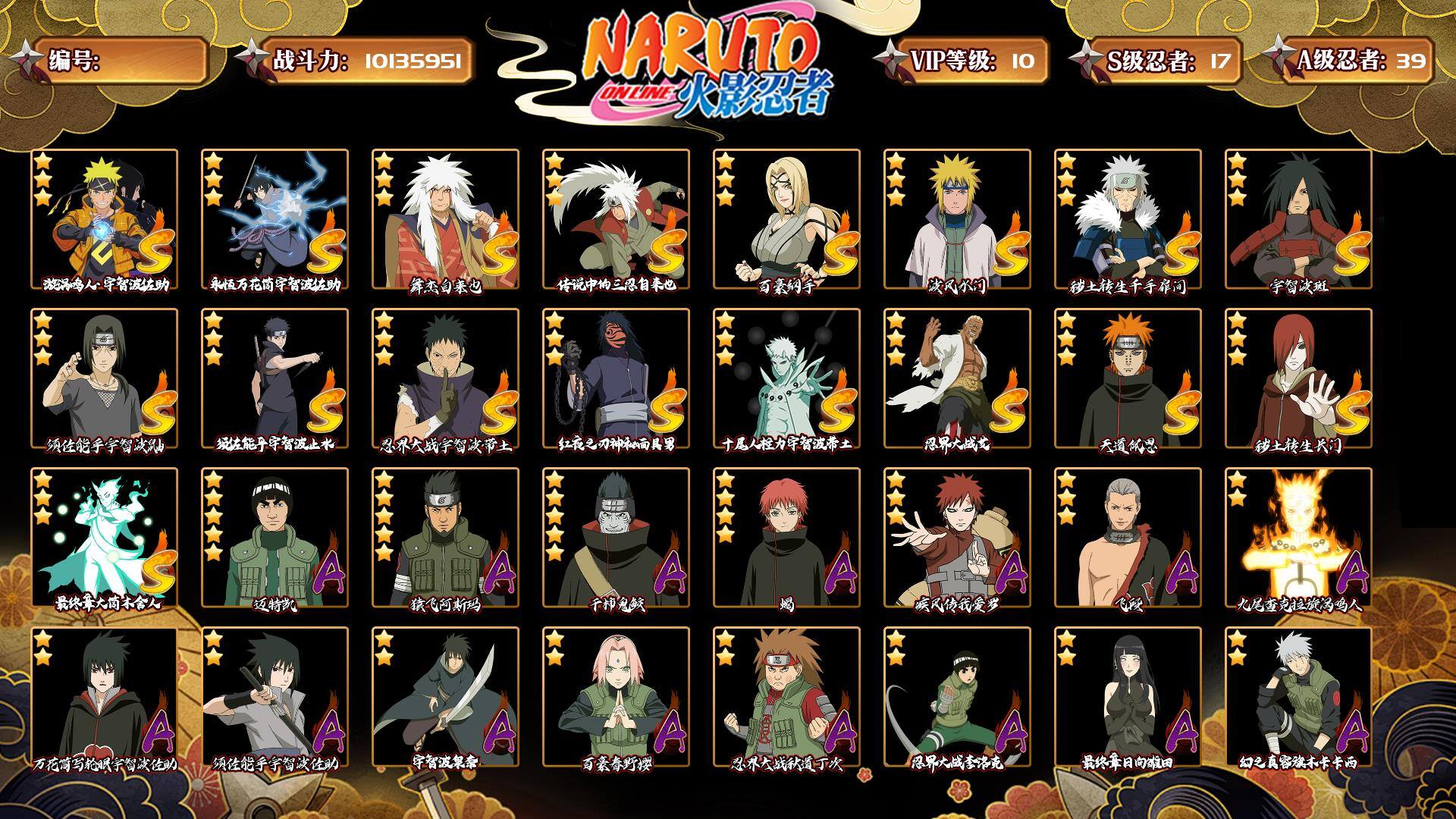Select the Tsunade ninja card

click(786, 219)
